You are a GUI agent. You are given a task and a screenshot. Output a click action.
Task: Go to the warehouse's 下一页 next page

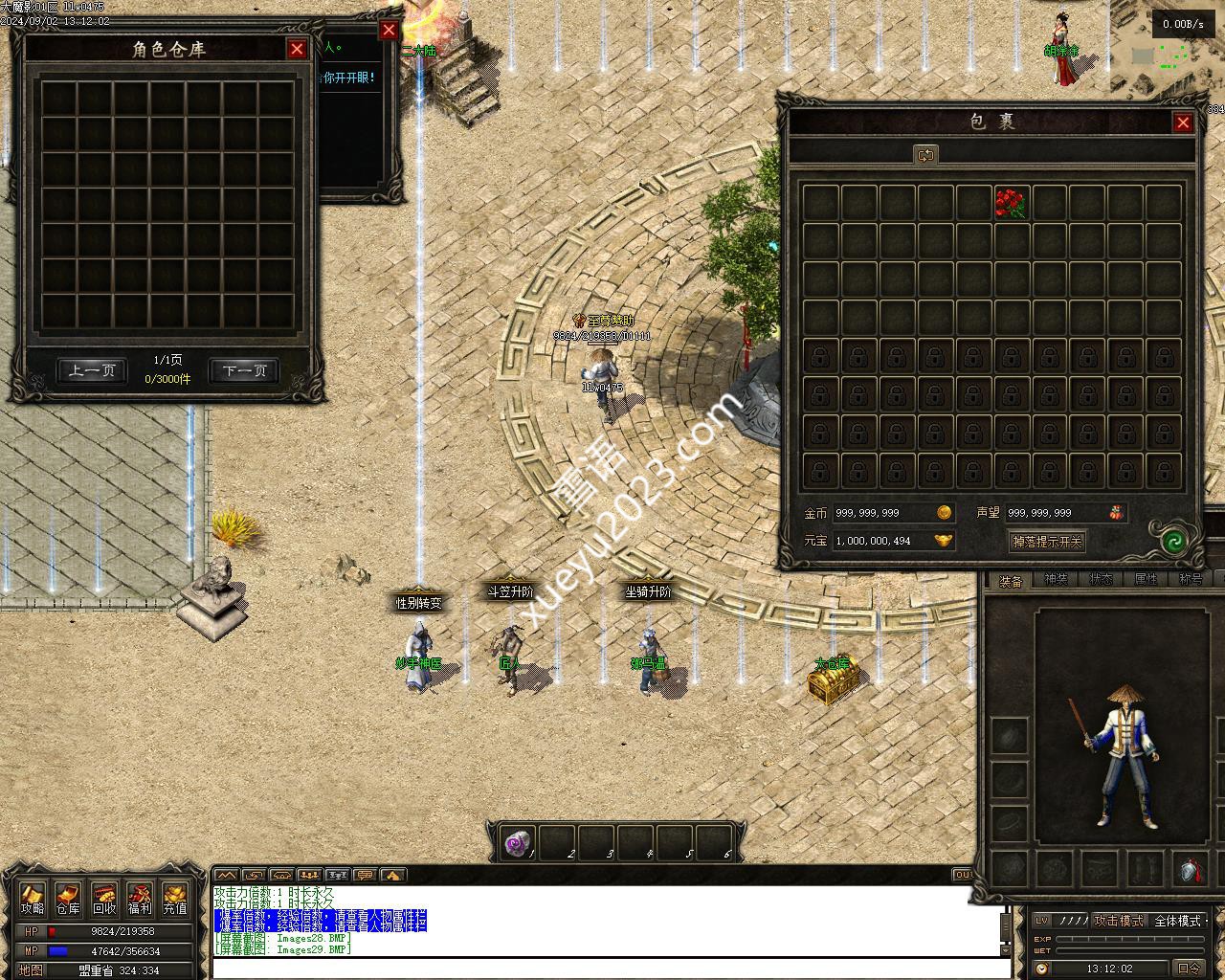point(244,370)
